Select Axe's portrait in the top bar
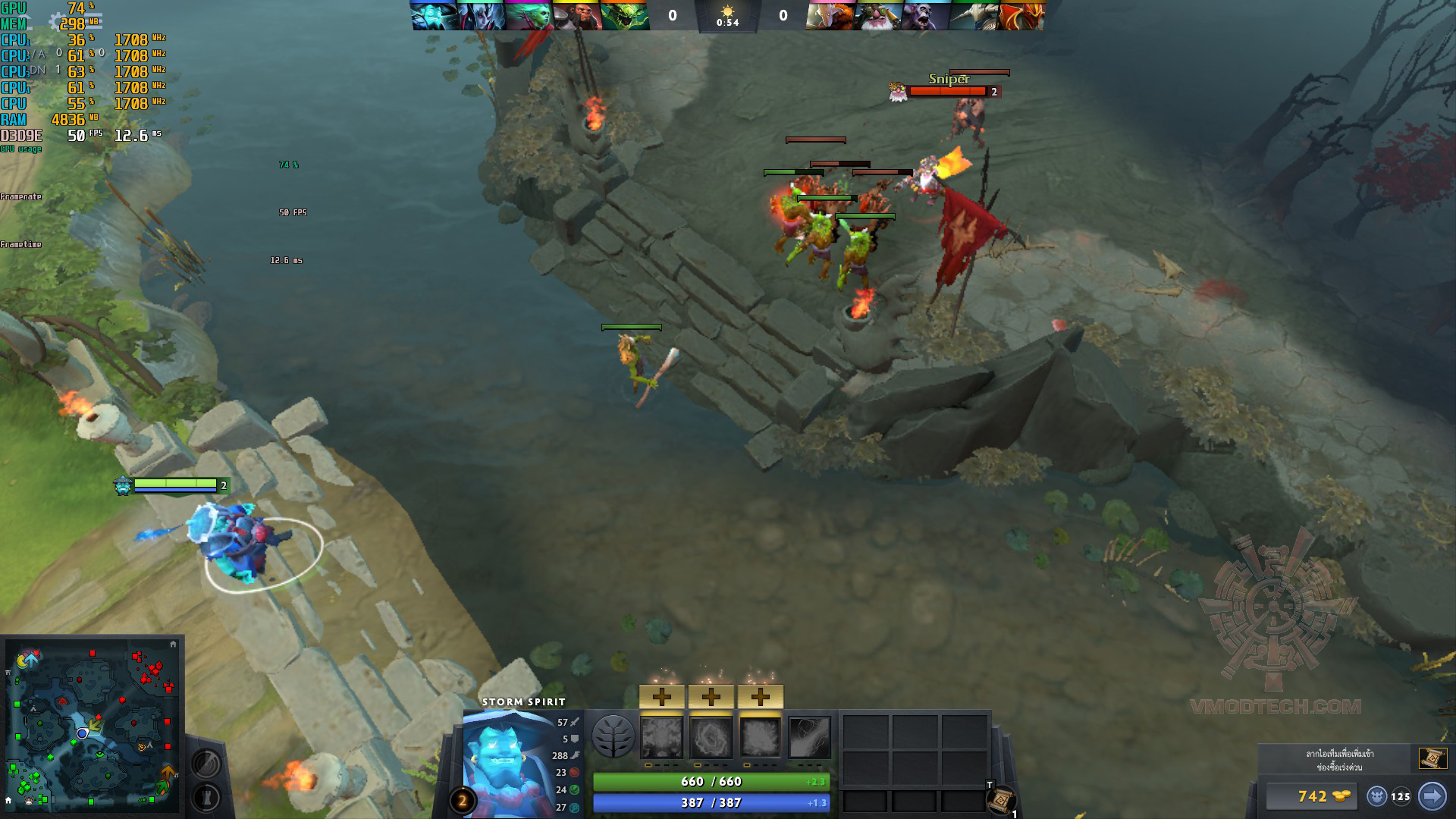The height and width of the screenshot is (819, 1456). point(576,16)
